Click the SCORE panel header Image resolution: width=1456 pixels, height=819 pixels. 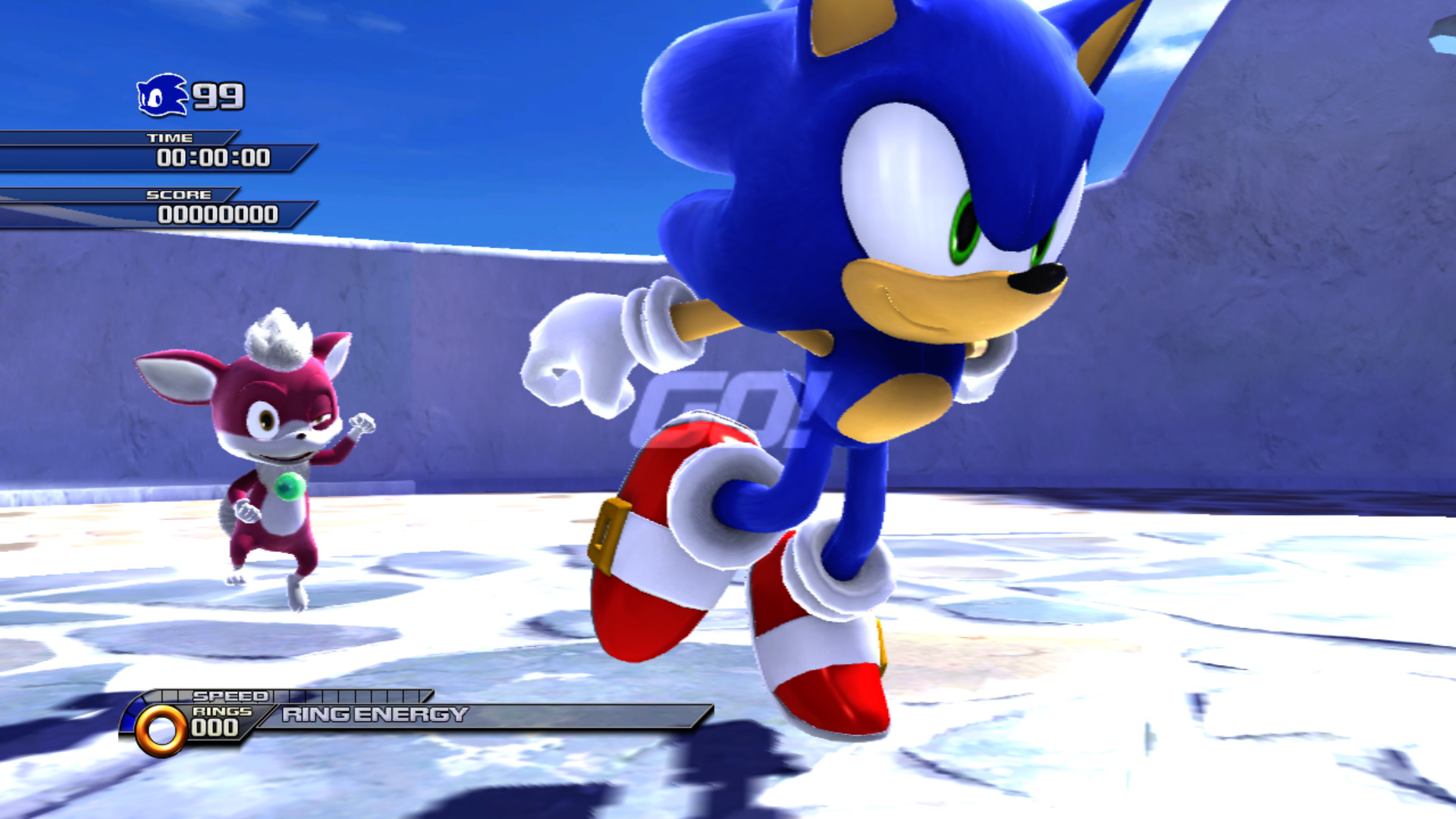coord(177,194)
